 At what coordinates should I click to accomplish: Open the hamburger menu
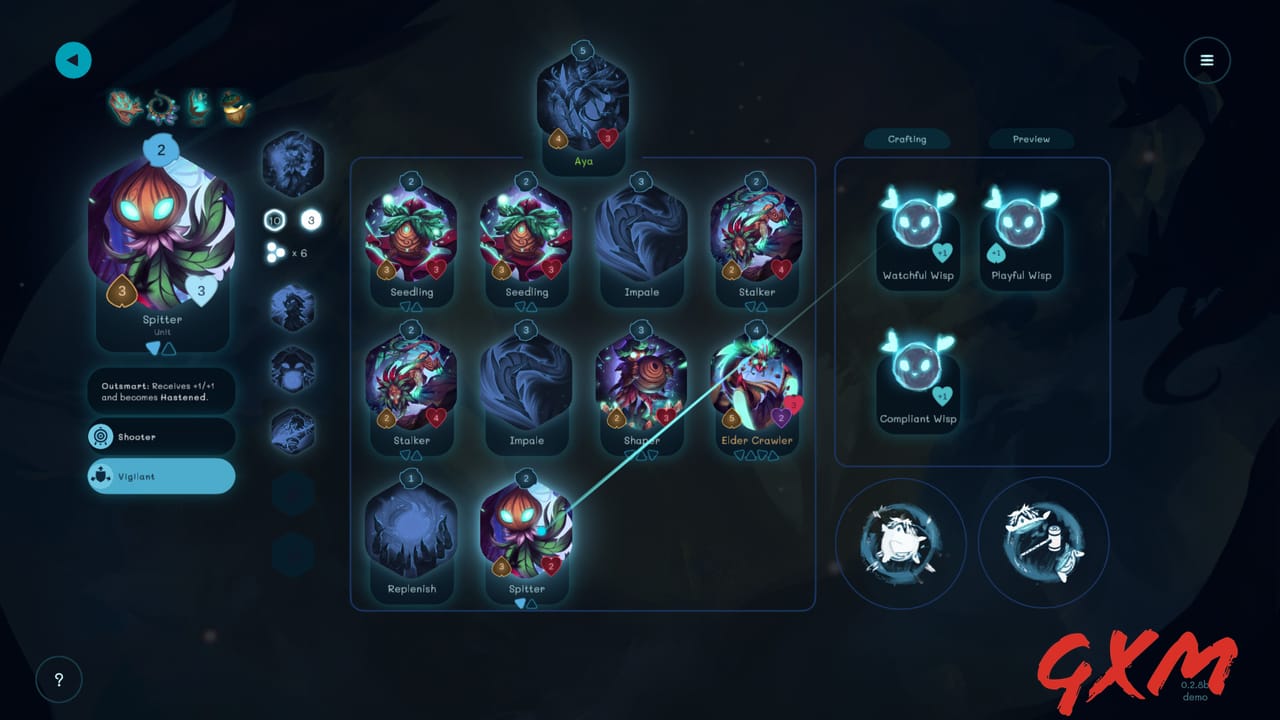click(1207, 60)
